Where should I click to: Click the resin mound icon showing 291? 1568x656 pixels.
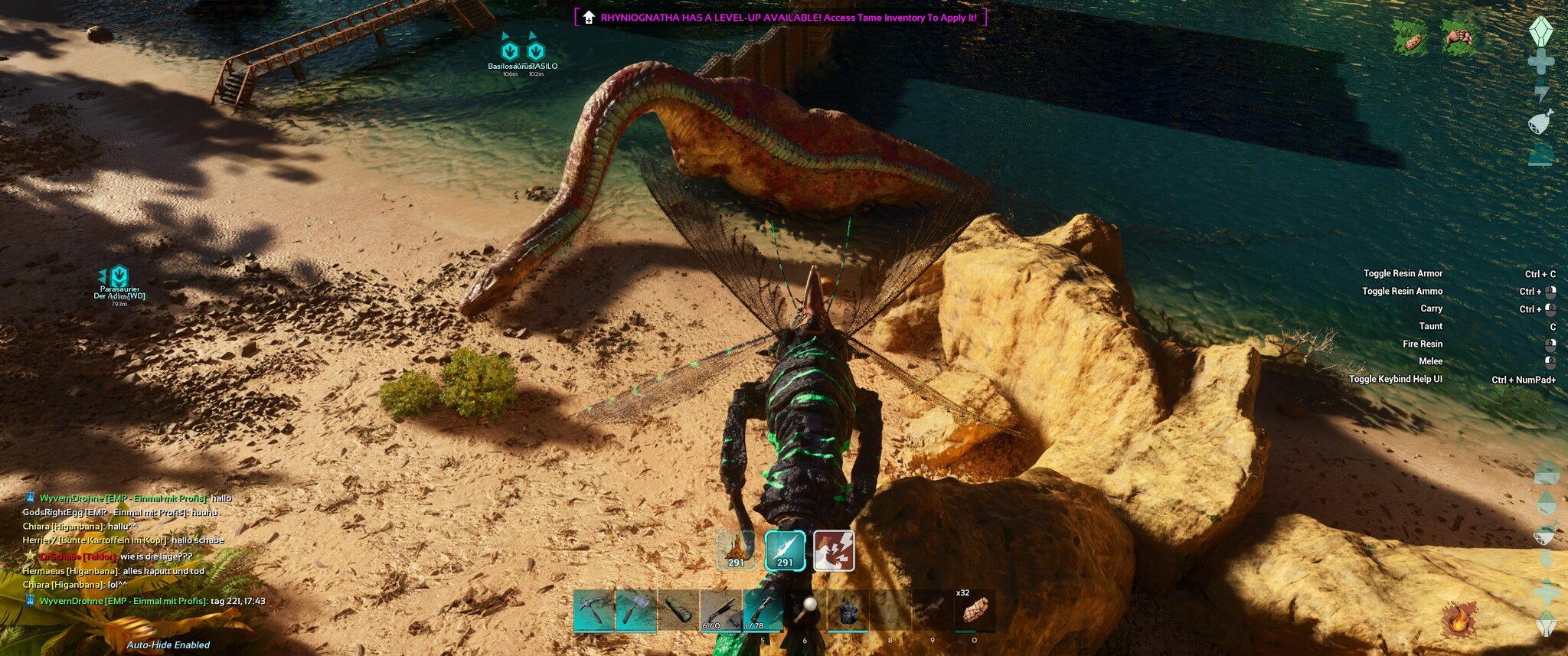click(x=737, y=551)
